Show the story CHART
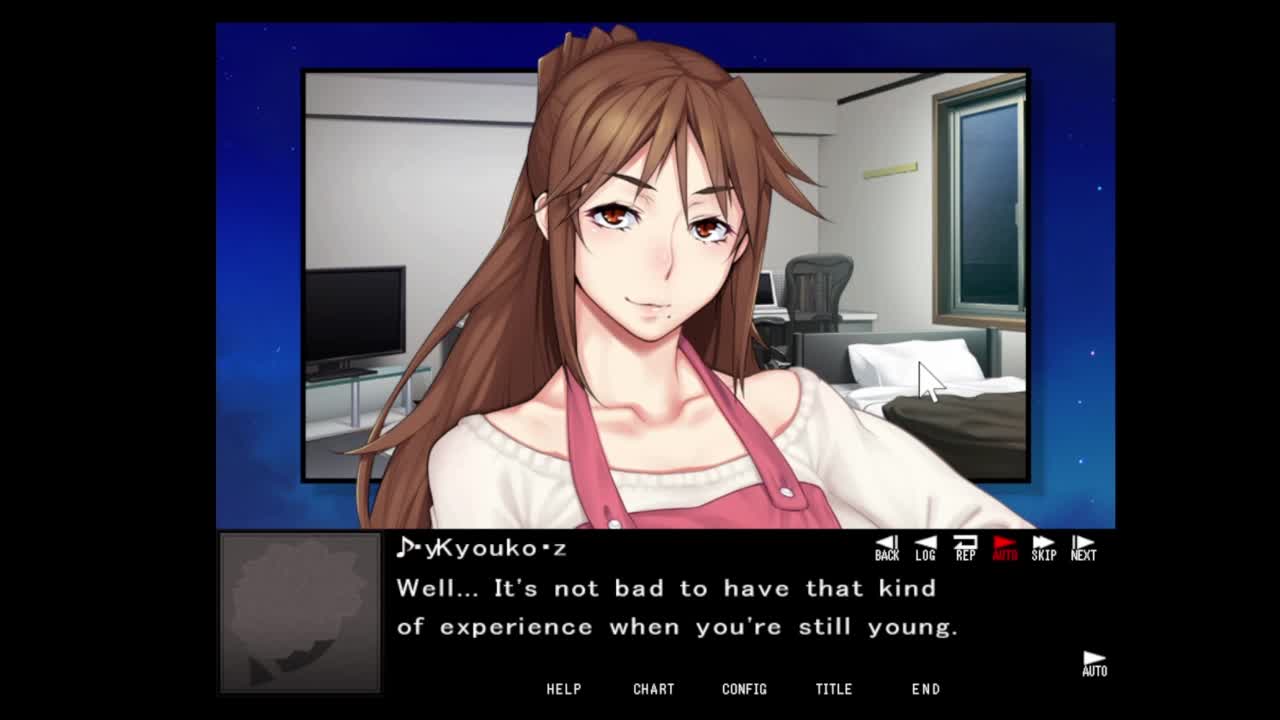Image resolution: width=1280 pixels, height=720 pixels. 654,689
